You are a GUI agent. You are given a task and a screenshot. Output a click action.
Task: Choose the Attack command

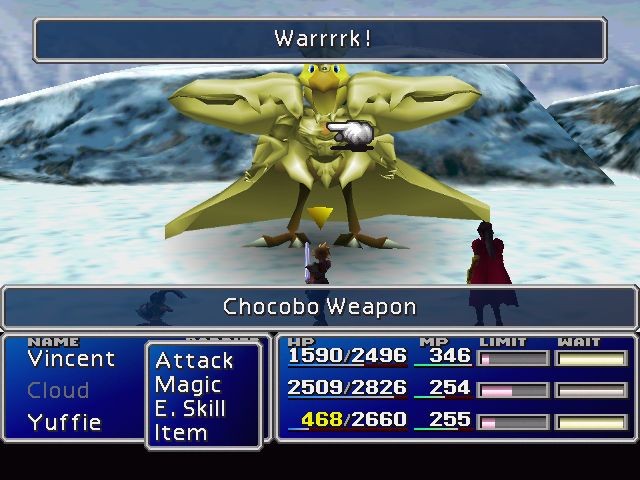click(194, 360)
